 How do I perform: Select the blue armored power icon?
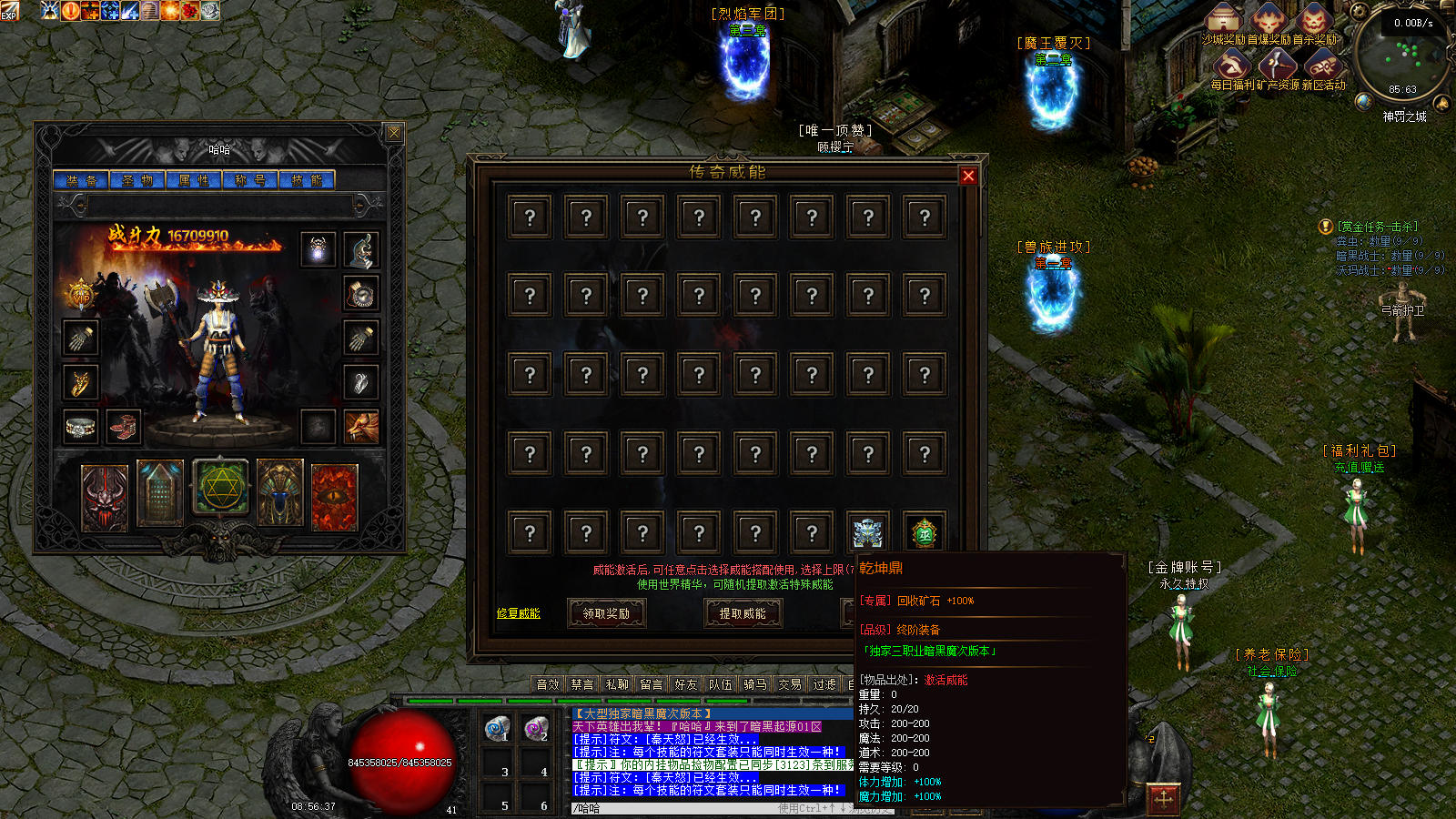pyautogui.click(x=868, y=532)
